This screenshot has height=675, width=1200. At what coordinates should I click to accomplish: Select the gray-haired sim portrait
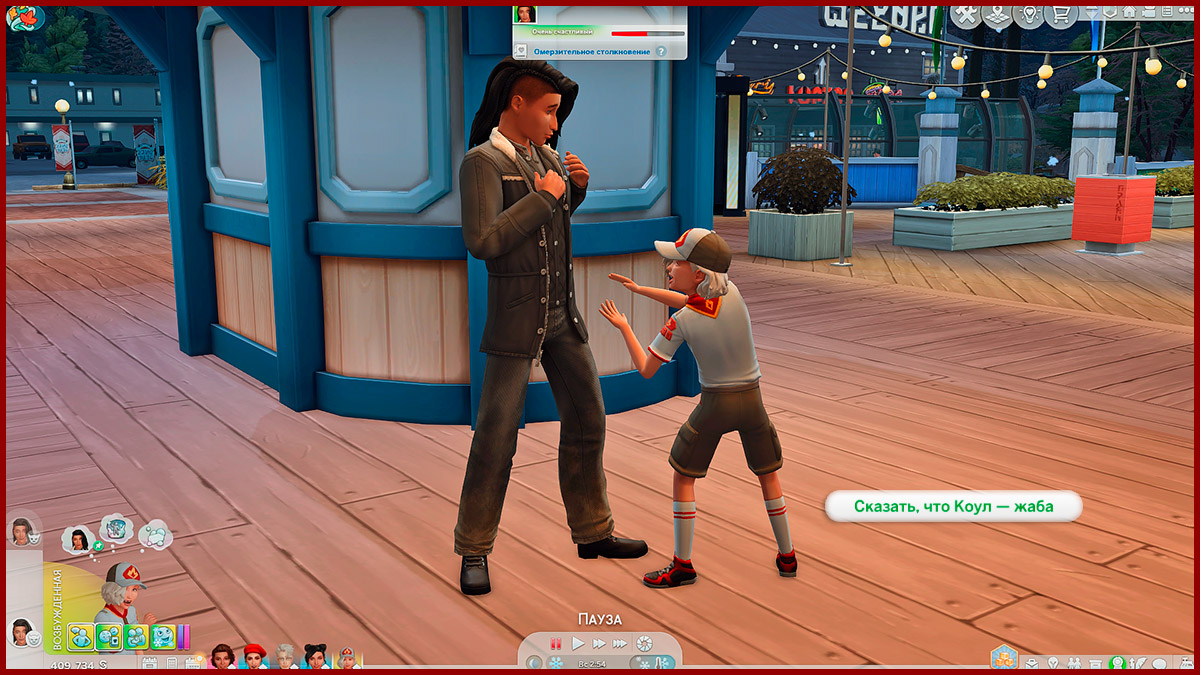pos(286,657)
